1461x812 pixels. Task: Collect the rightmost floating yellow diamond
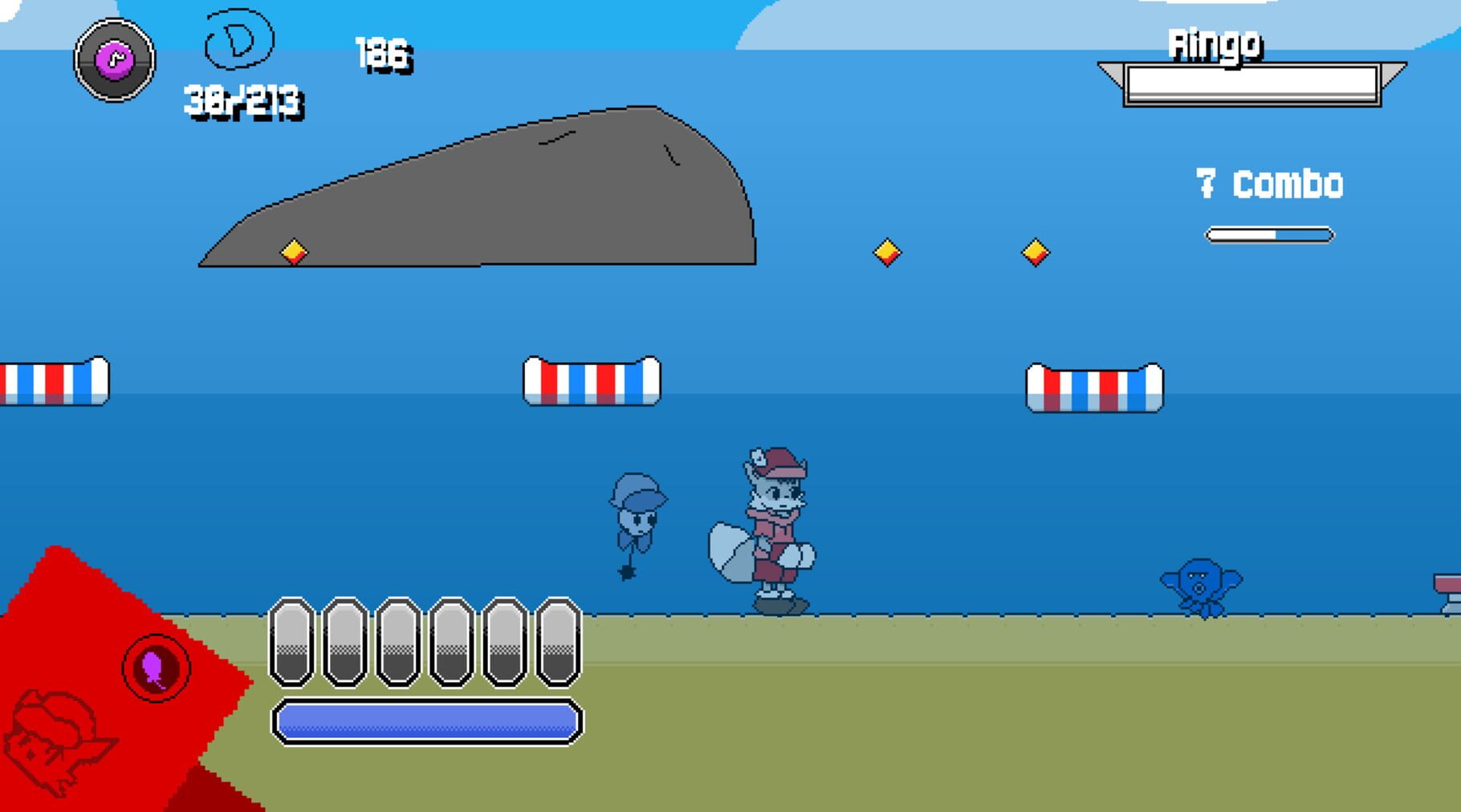pyautogui.click(x=1036, y=253)
